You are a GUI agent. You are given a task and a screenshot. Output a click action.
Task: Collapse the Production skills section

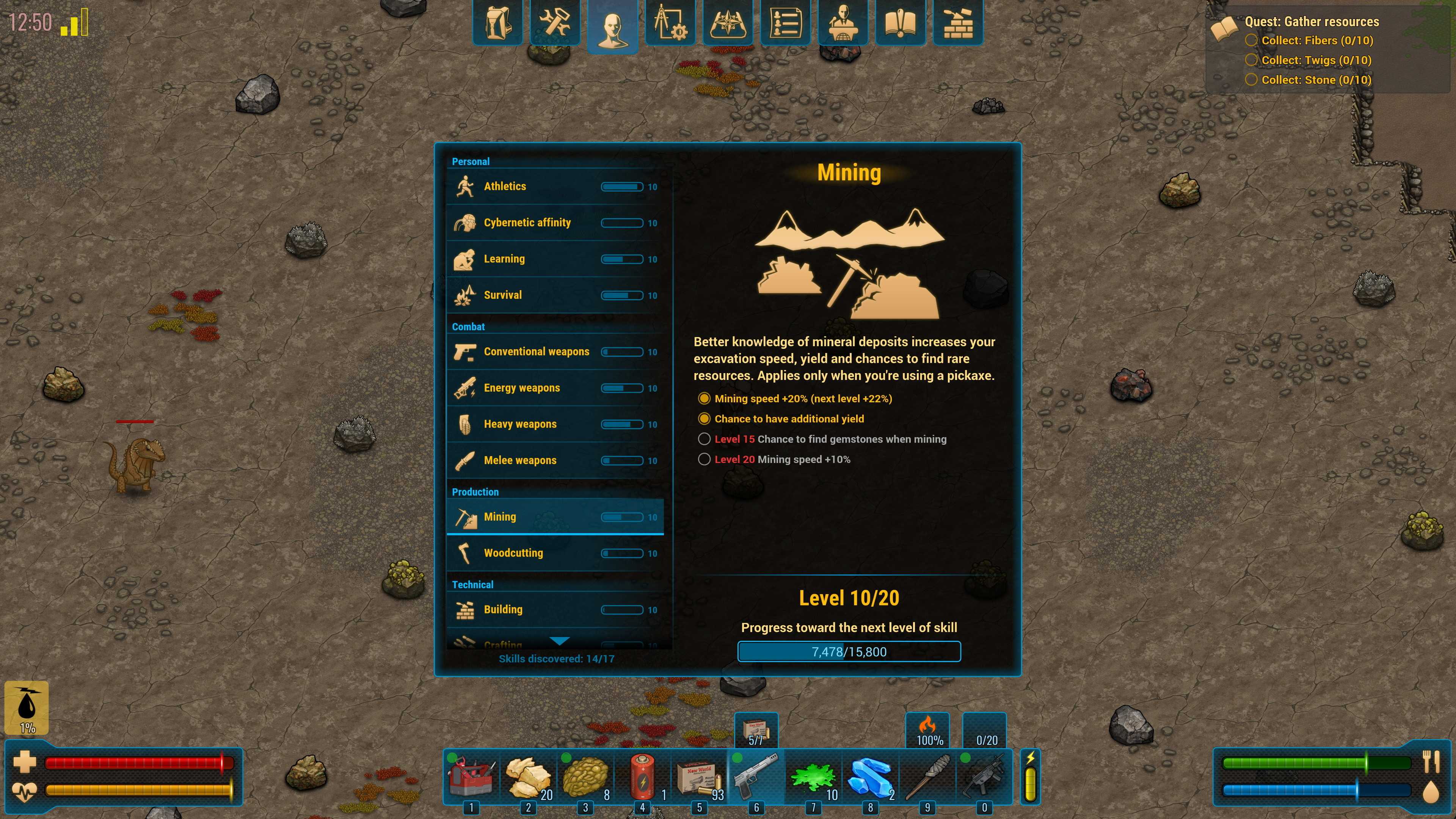pos(475,492)
